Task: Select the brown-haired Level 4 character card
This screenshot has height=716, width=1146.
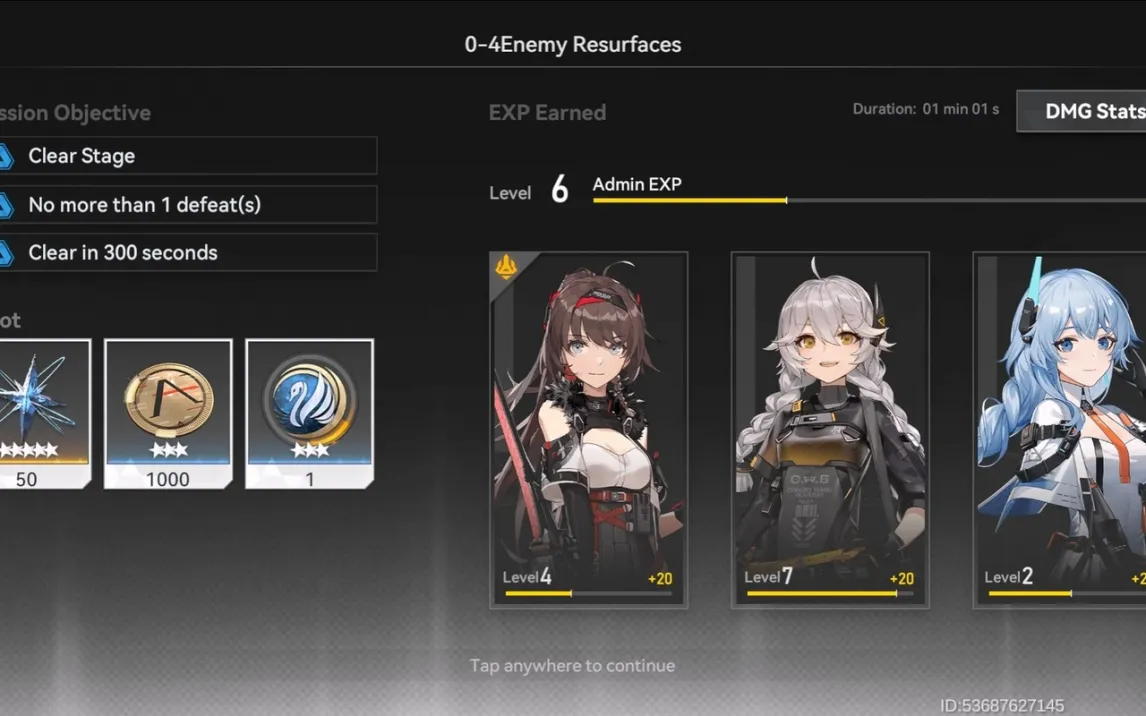Action: pos(589,430)
